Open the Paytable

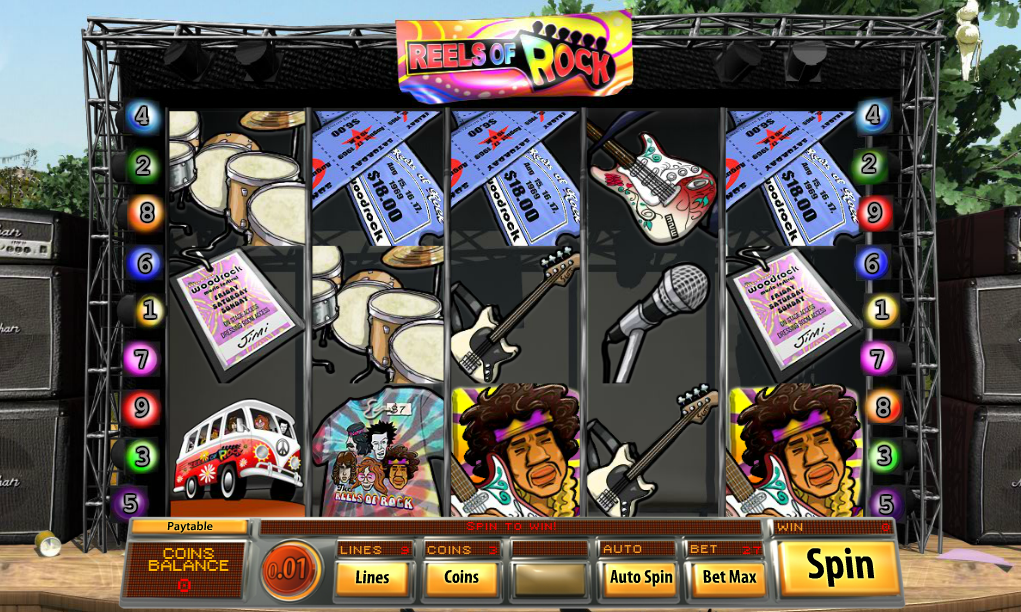click(x=189, y=526)
